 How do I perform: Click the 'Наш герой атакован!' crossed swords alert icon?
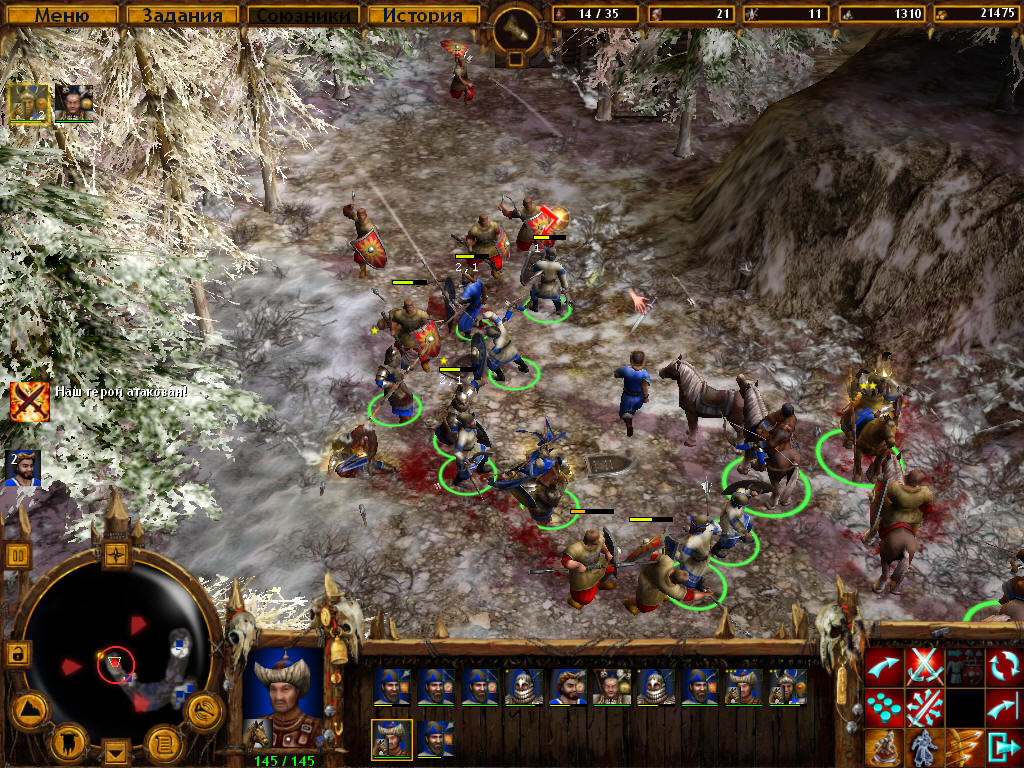tap(29, 400)
